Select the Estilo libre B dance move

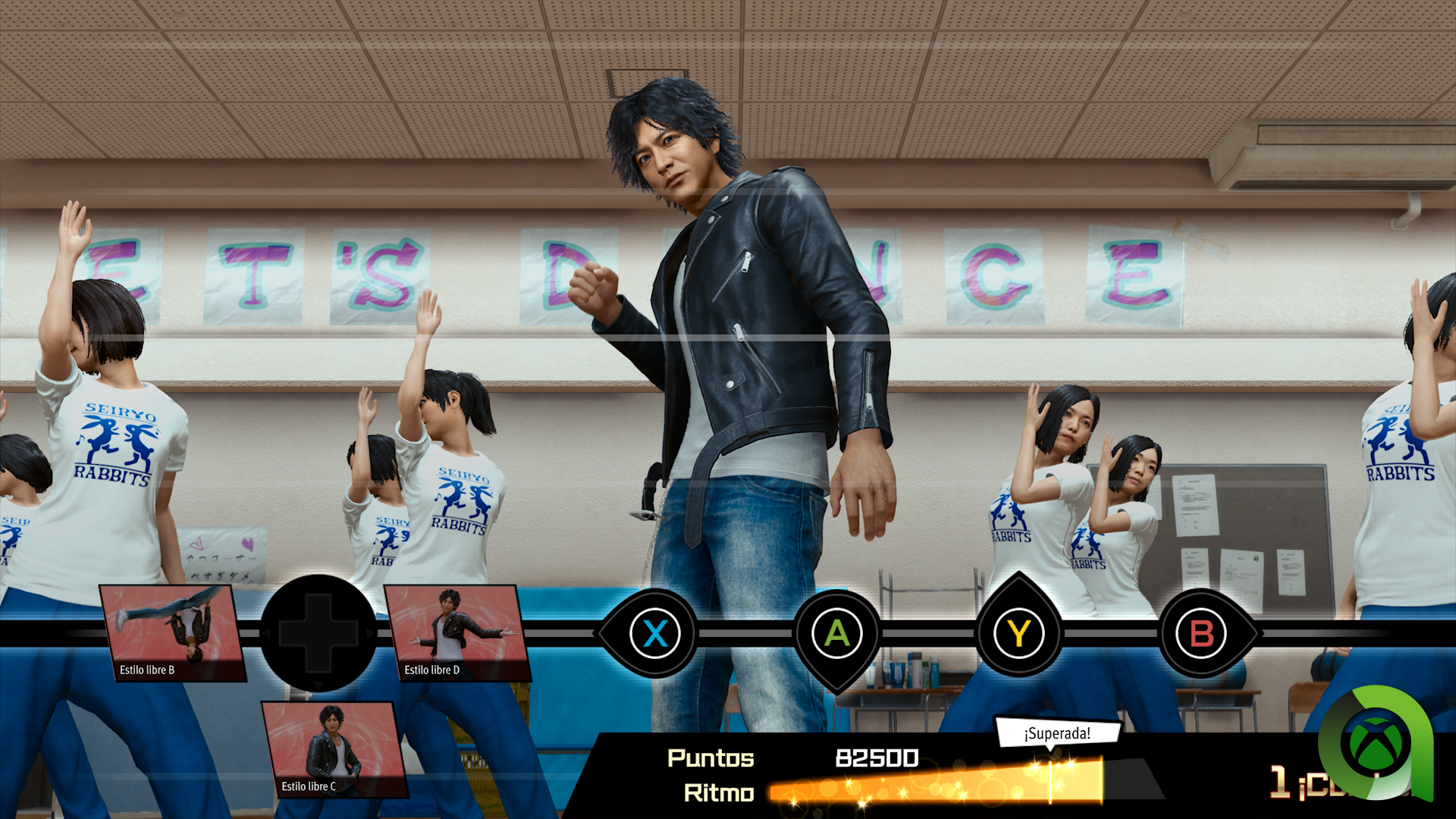[x=174, y=633]
